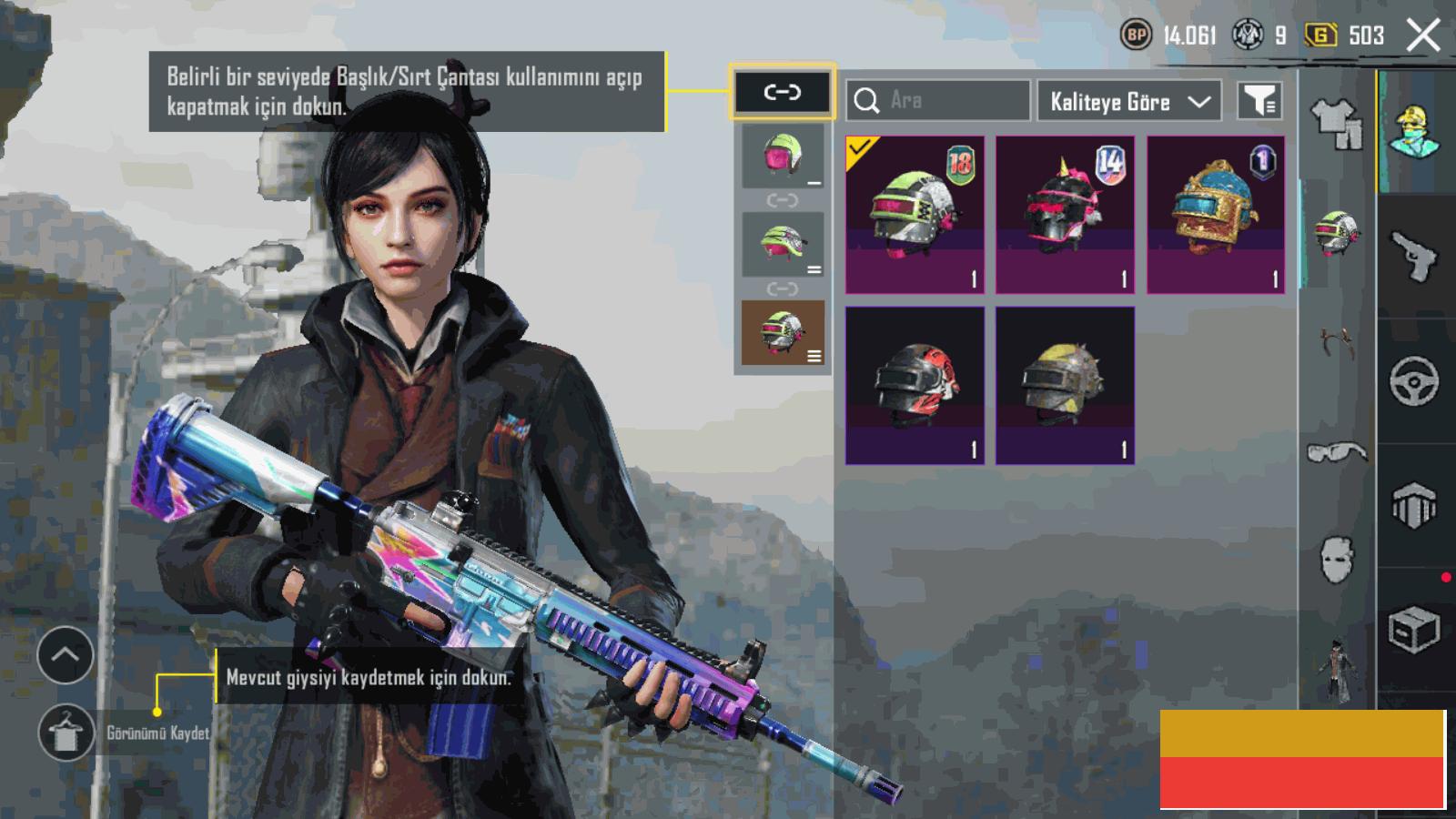The width and height of the screenshot is (1456, 819).
Task: Select the highlighted level 3 helmet slot
Action: 783,332
